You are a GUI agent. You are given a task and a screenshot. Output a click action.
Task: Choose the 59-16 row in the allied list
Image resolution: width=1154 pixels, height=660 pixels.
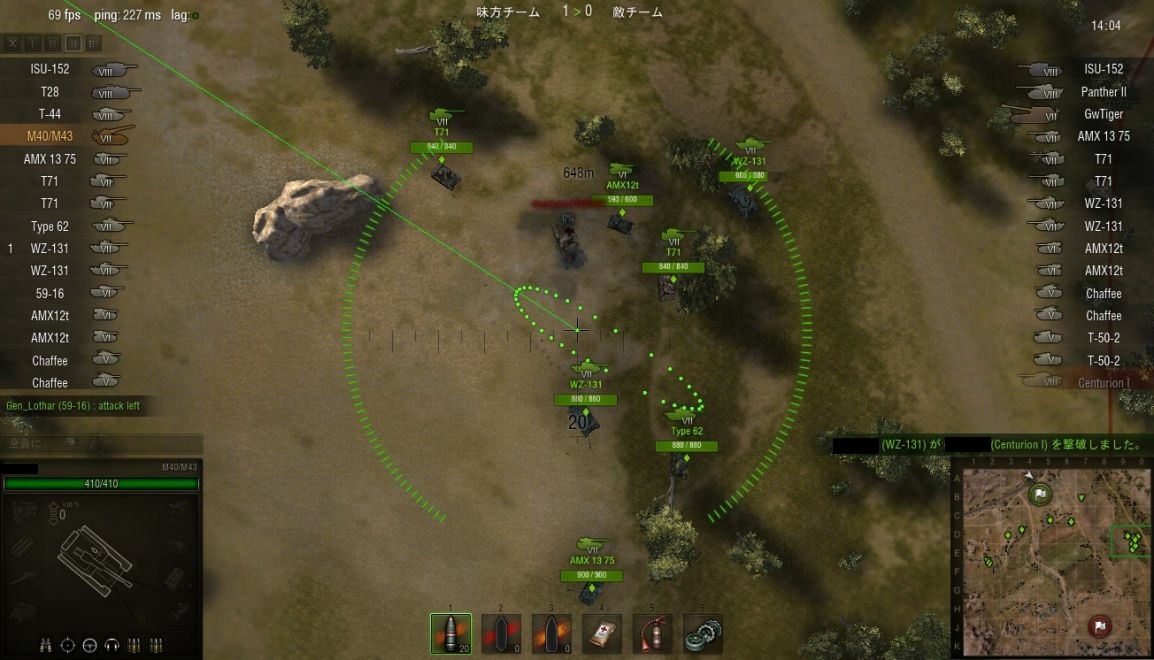click(49, 293)
